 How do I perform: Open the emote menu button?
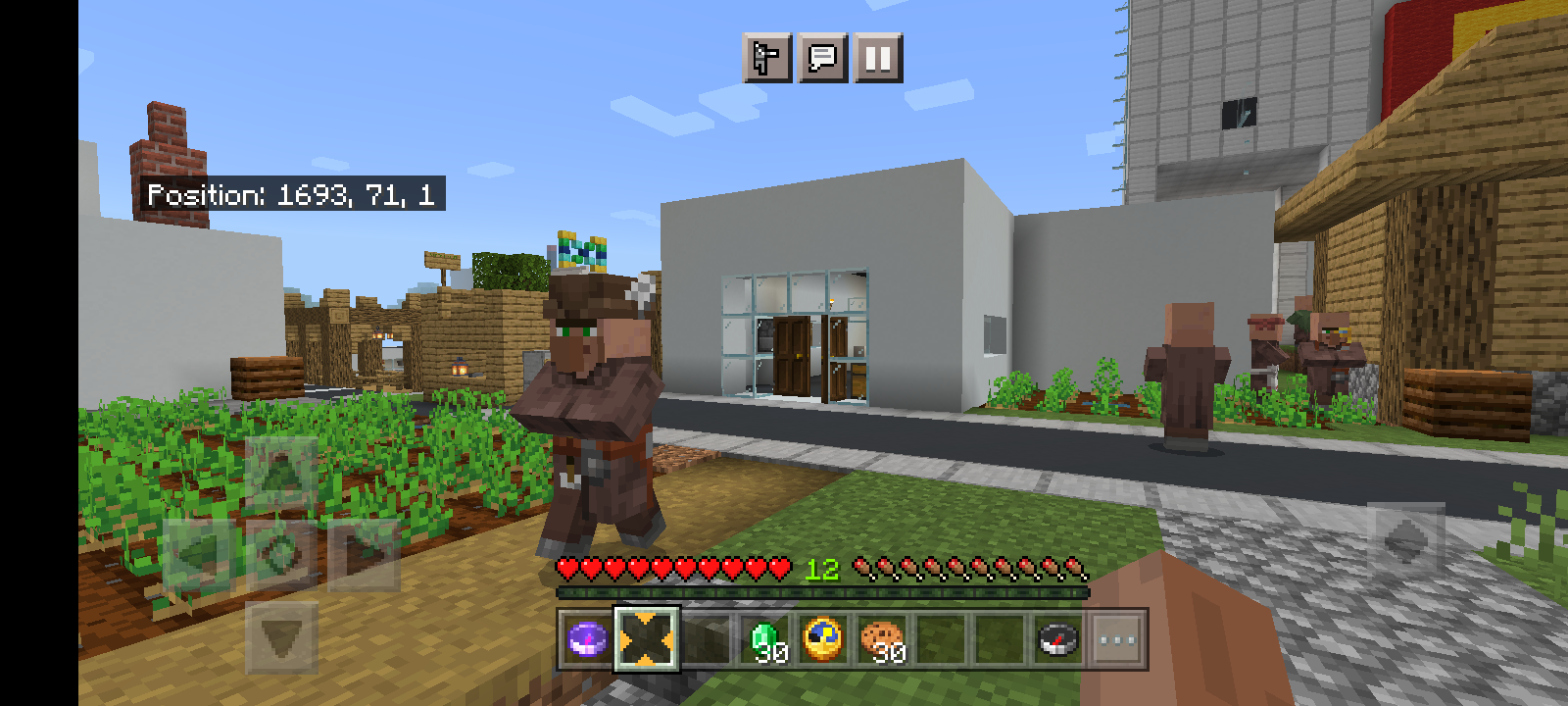pyautogui.click(x=767, y=58)
